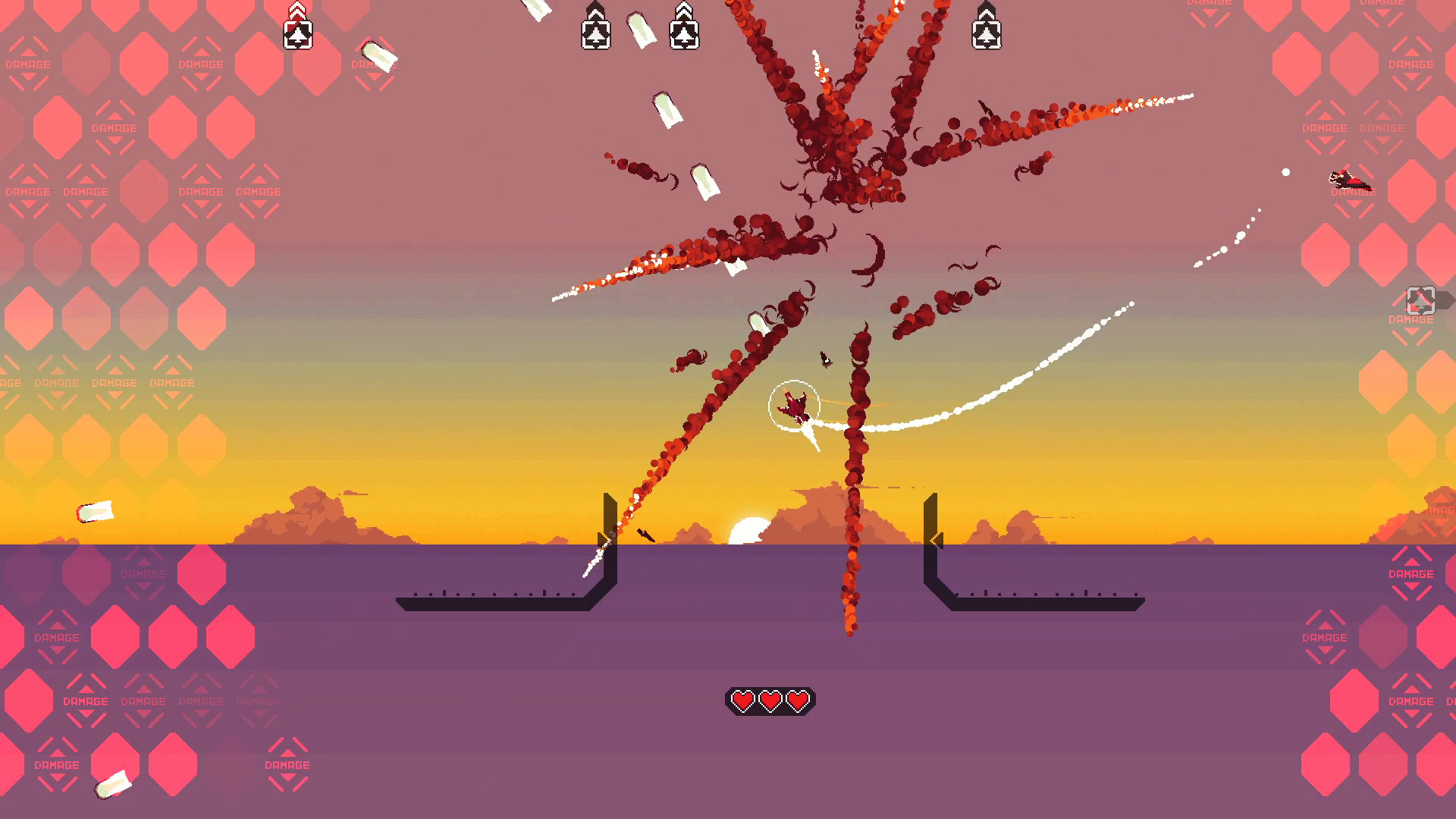Toggle the third heart on the health display
This screenshot has width=1456, height=819.
point(798,700)
